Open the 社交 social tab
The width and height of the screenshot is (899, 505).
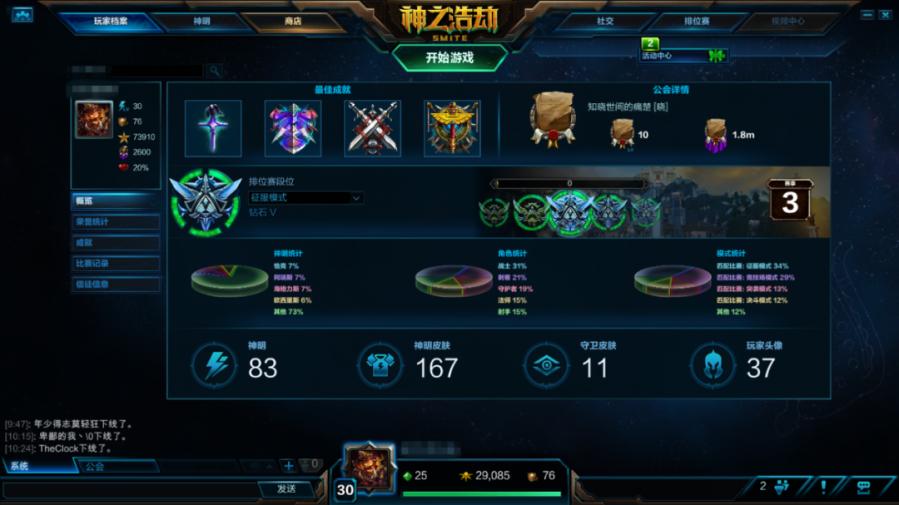point(605,21)
